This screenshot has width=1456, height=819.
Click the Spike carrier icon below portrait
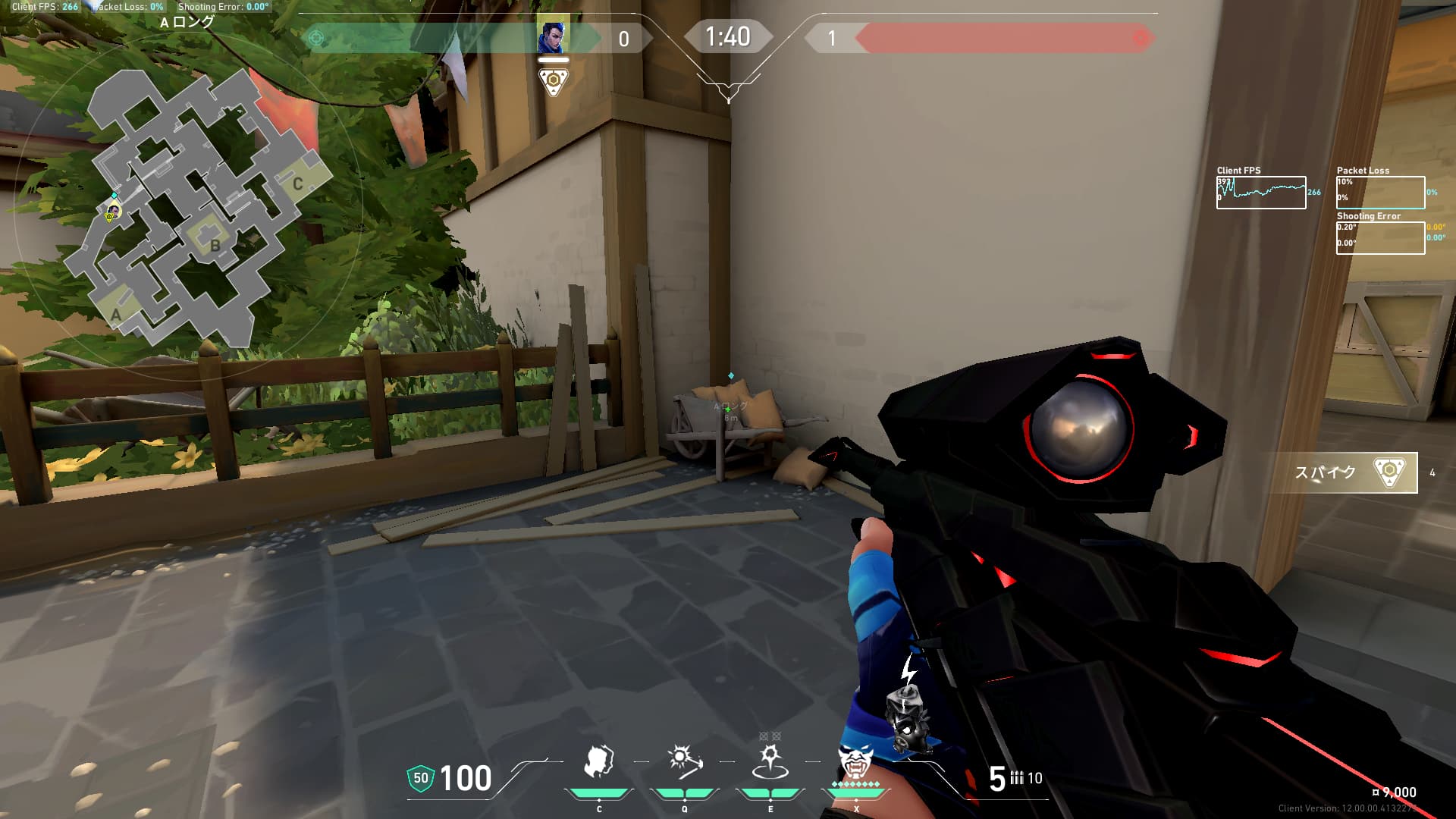[553, 81]
